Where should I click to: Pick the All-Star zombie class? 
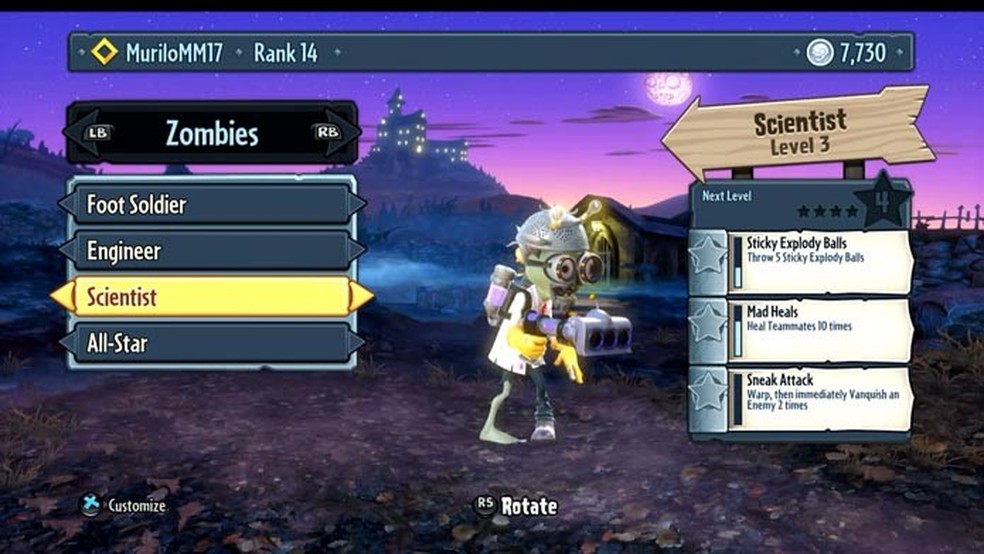[211, 344]
